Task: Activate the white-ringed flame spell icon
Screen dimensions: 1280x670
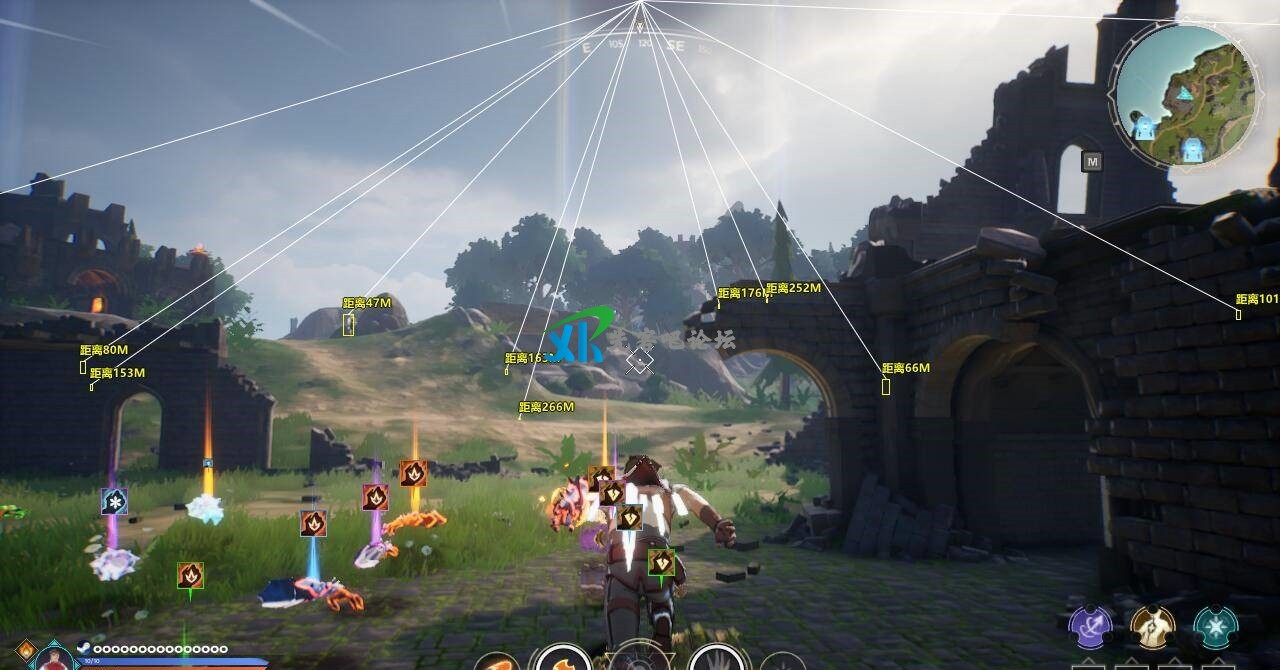Action: click(x=563, y=660)
